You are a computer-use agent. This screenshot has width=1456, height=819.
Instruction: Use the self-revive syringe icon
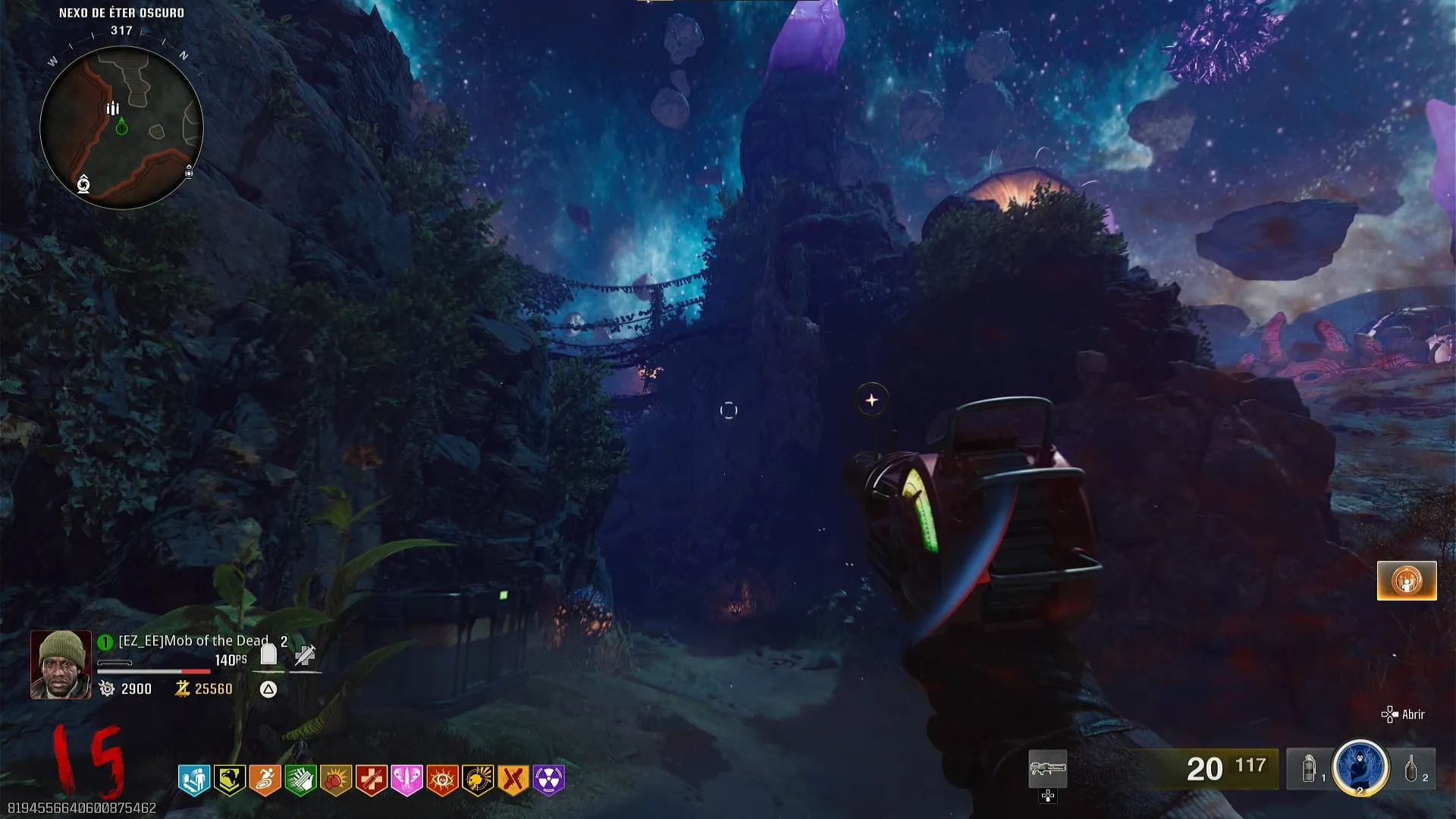coord(305,655)
